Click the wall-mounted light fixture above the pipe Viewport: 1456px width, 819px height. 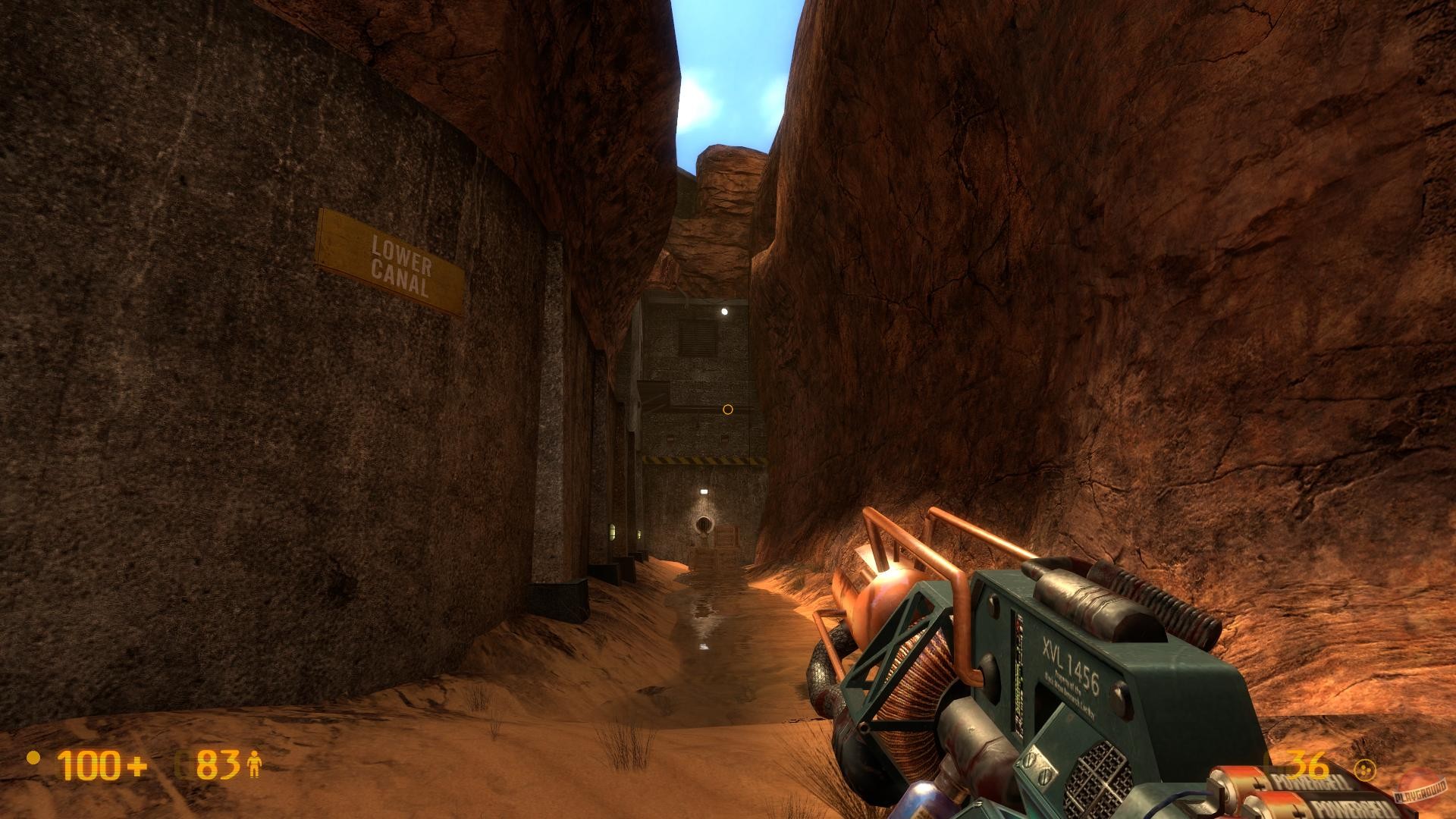[704, 491]
